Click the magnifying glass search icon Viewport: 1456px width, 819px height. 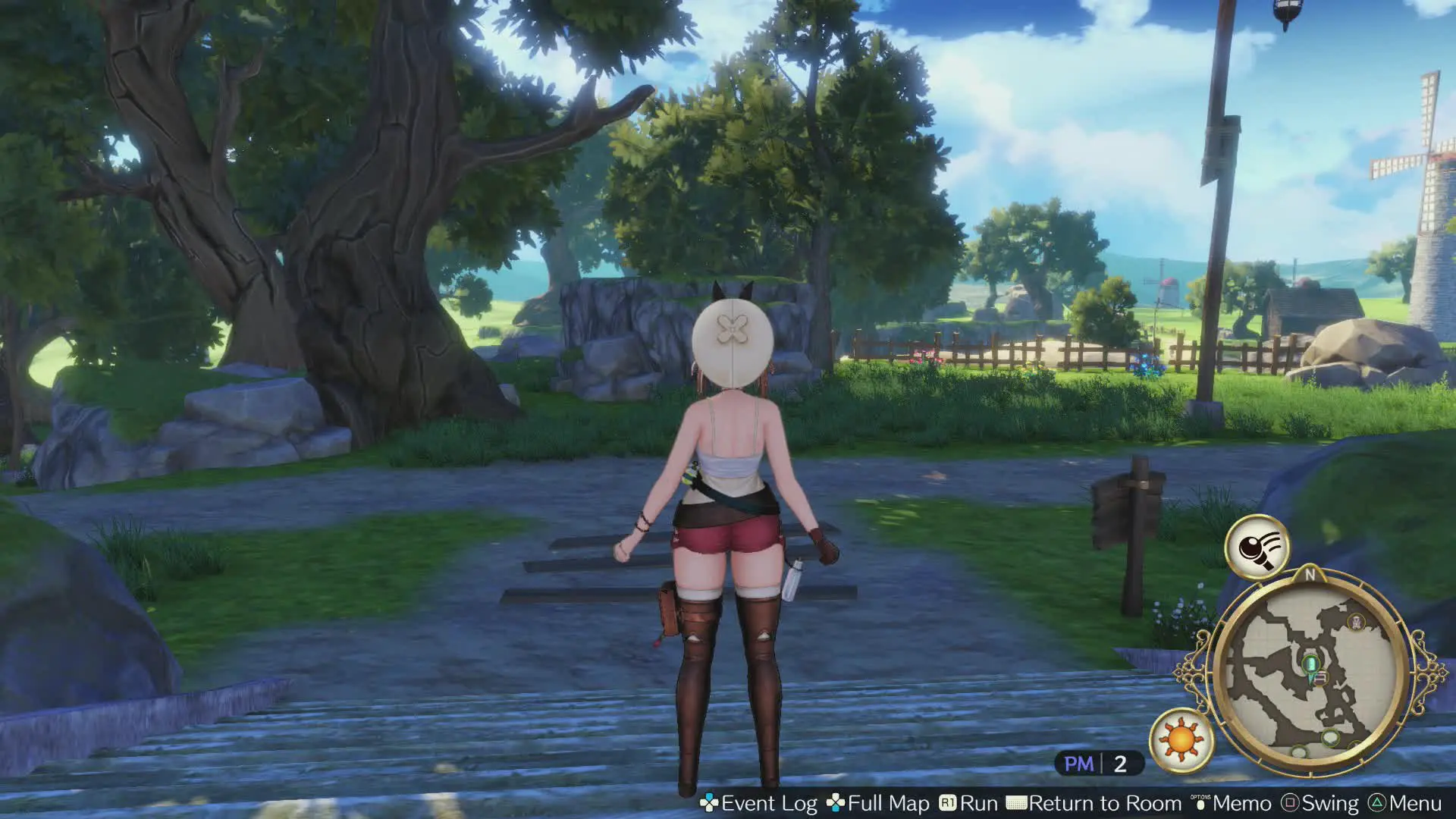(x=1257, y=547)
